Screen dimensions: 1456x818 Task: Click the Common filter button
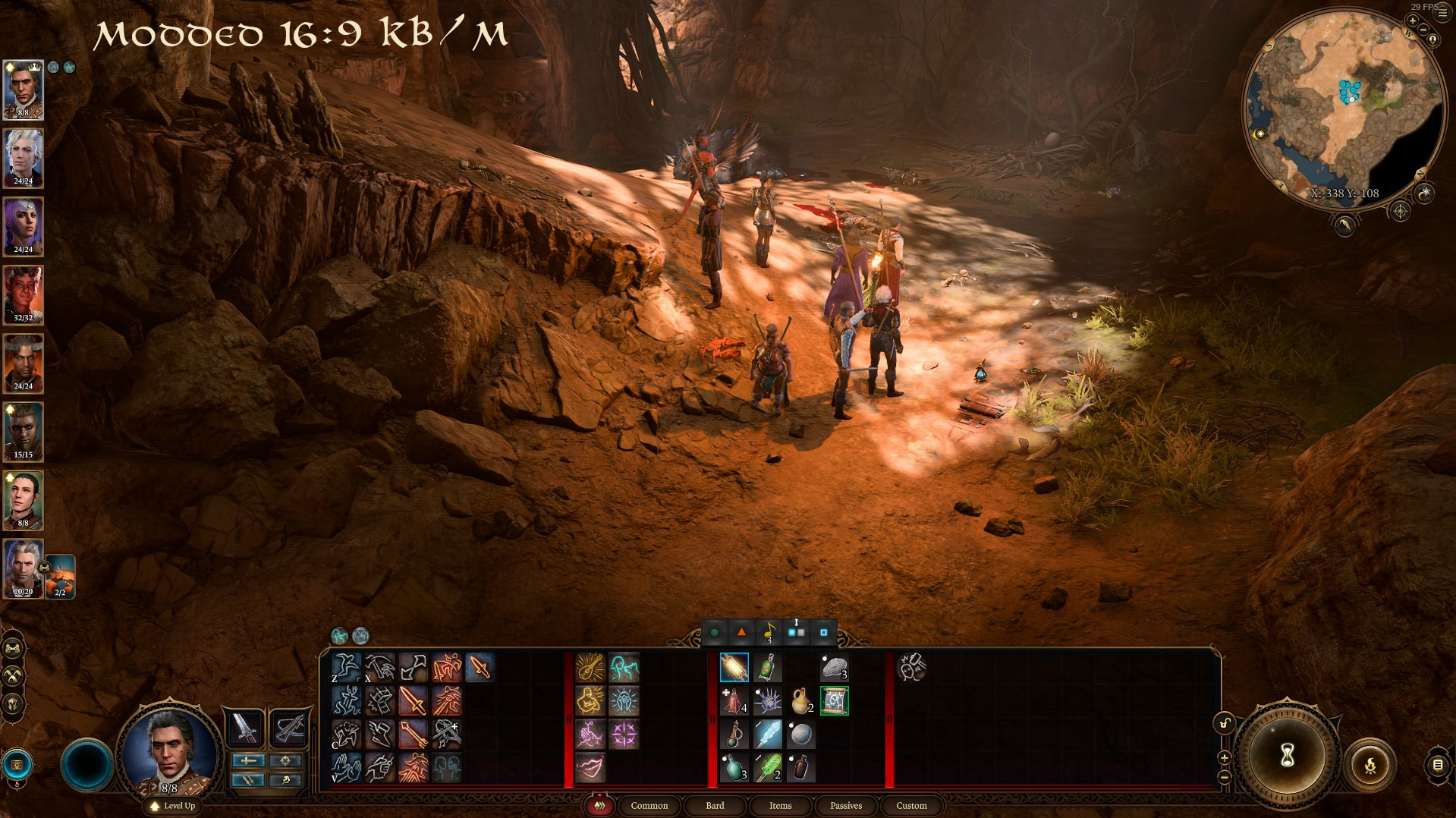pyautogui.click(x=649, y=806)
